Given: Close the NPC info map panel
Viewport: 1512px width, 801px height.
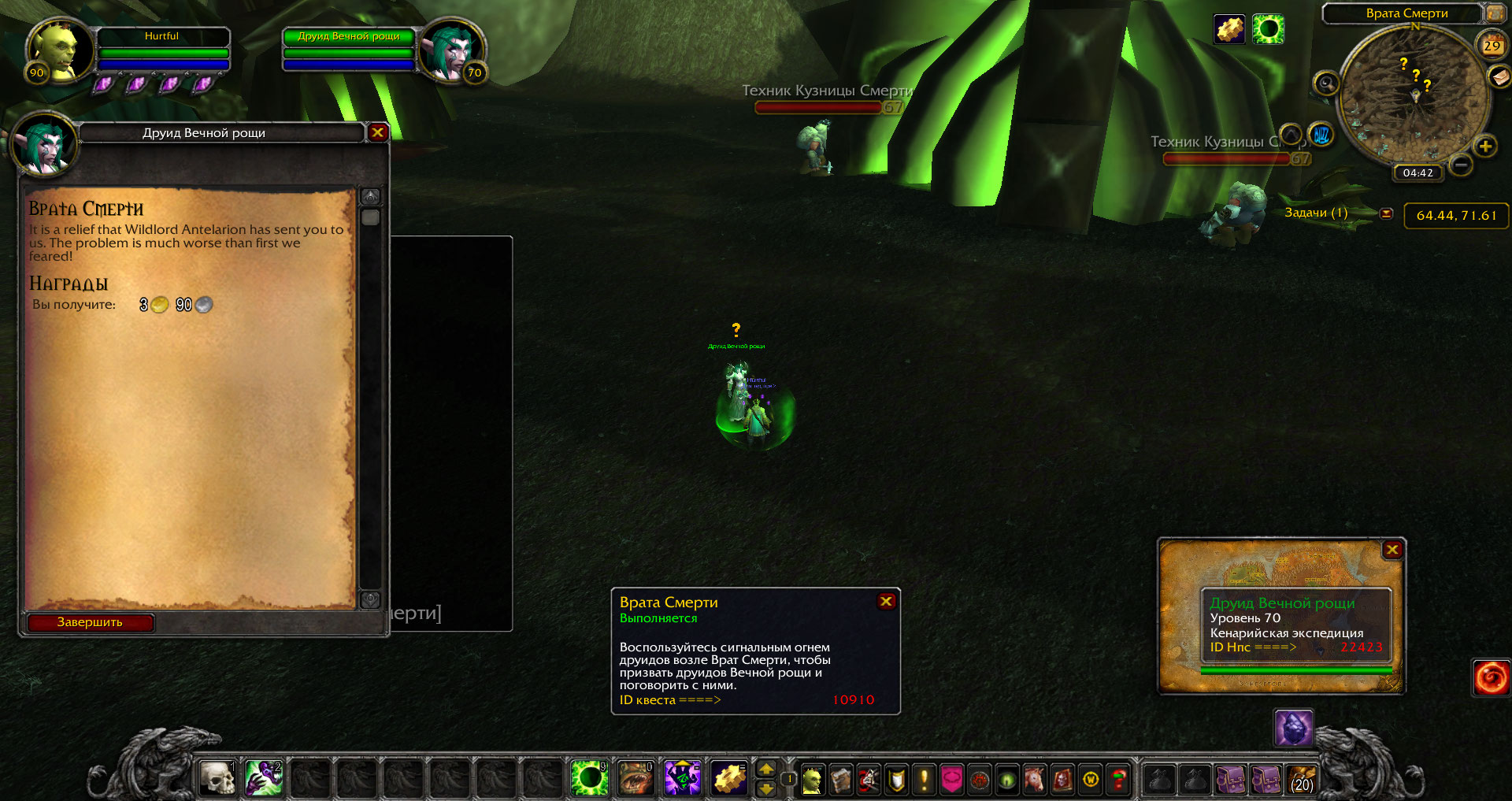Looking at the screenshot, I should (1392, 550).
